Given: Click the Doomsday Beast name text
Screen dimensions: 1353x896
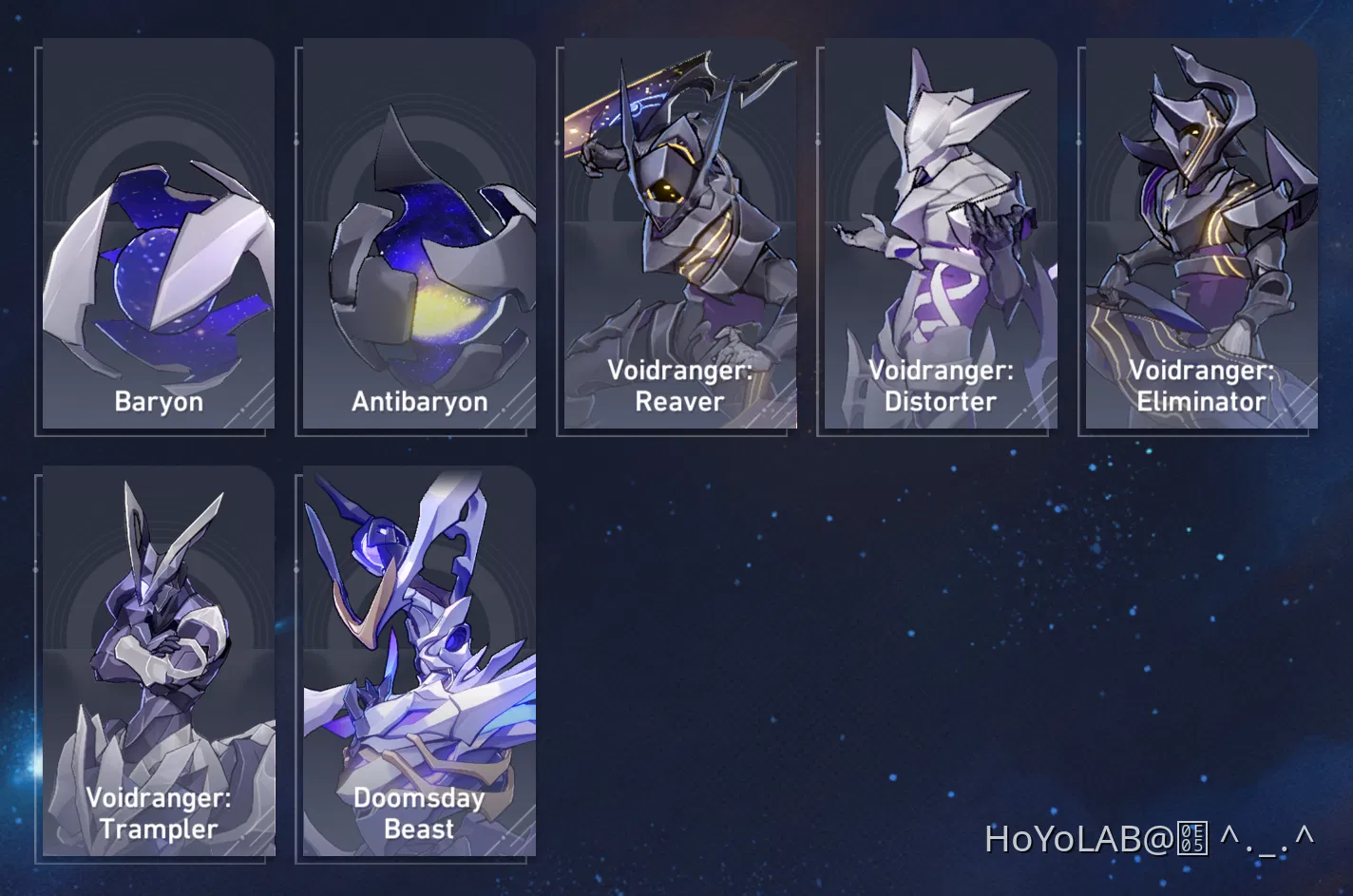Looking at the screenshot, I should click(x=418, y=813).
